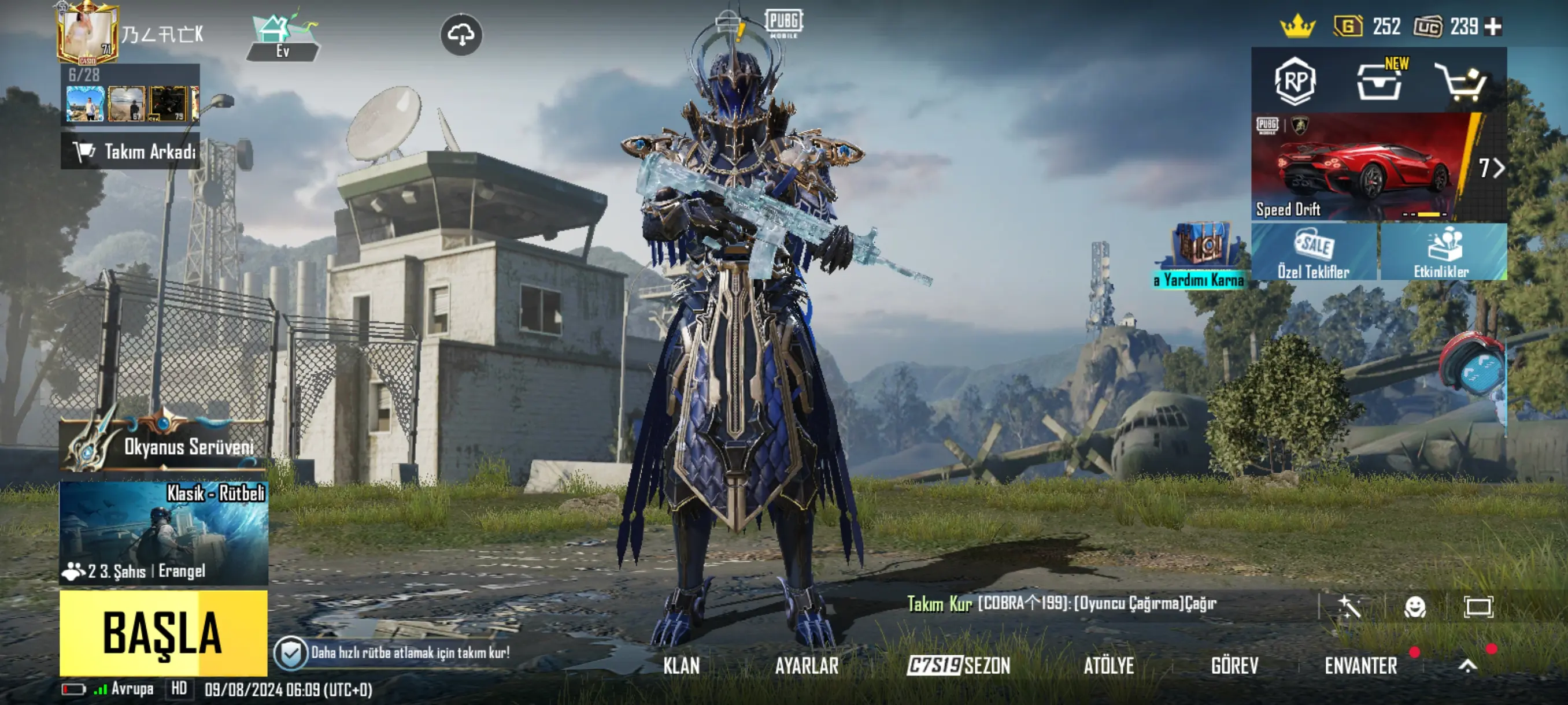Image resolution: width=1568 pixels, height=705 pixels.
Task: Tap the yellow BAŞLA start button
Action: [163, 633]
